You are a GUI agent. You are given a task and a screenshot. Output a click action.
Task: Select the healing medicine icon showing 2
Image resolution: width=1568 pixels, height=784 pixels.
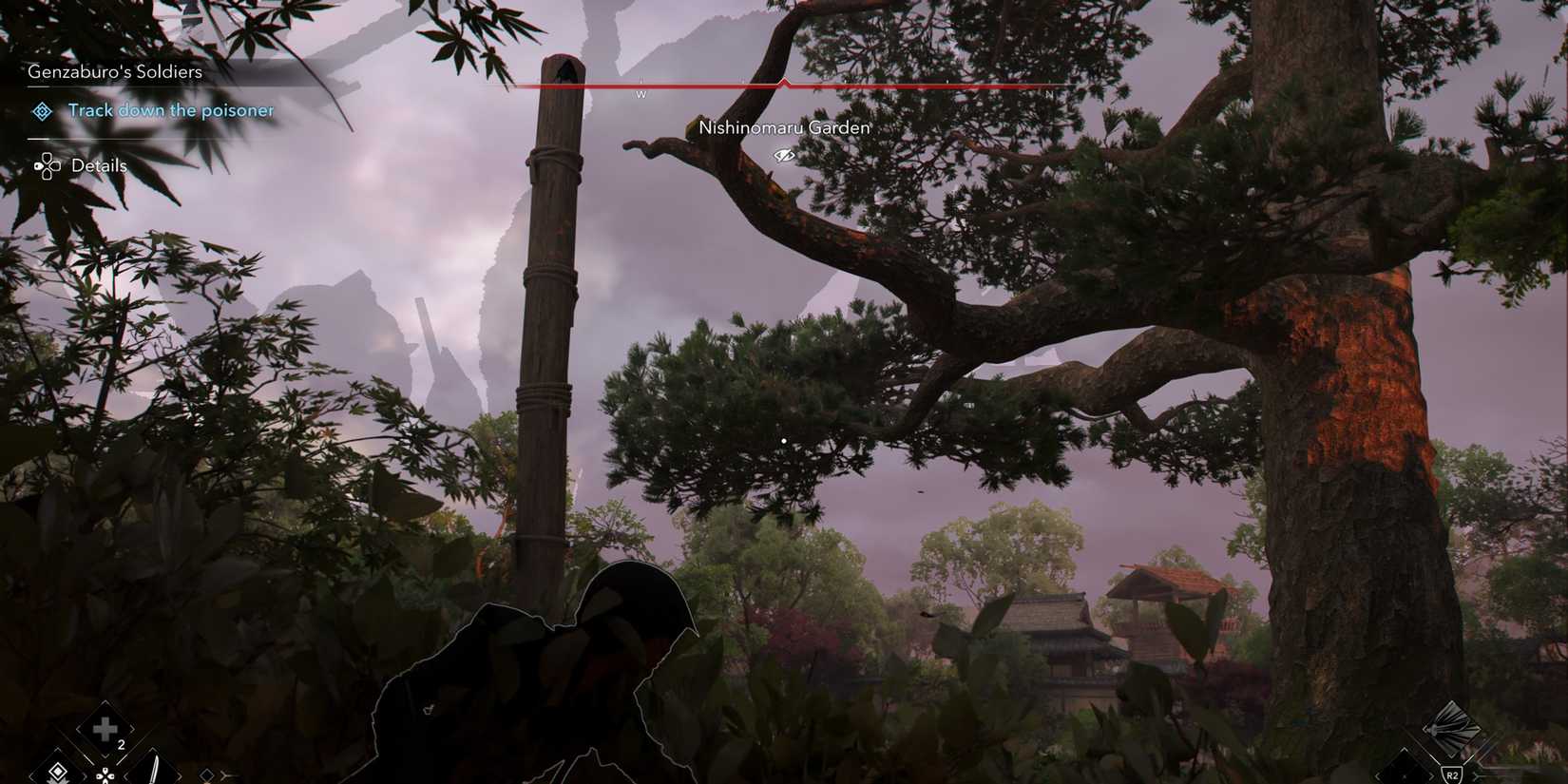coord(103,727)
